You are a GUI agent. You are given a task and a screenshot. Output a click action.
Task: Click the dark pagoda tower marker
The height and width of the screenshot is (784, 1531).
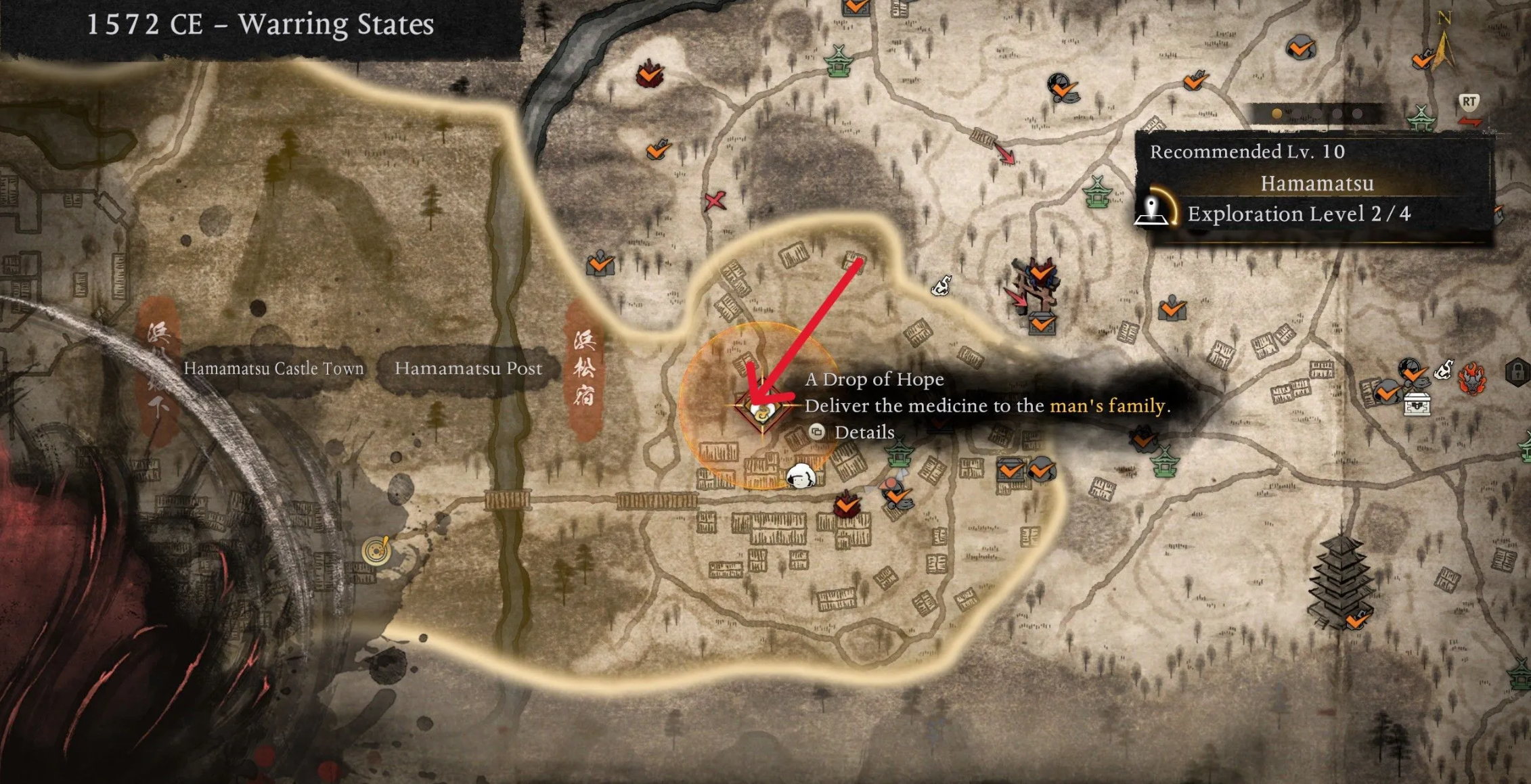(1340, 582)
